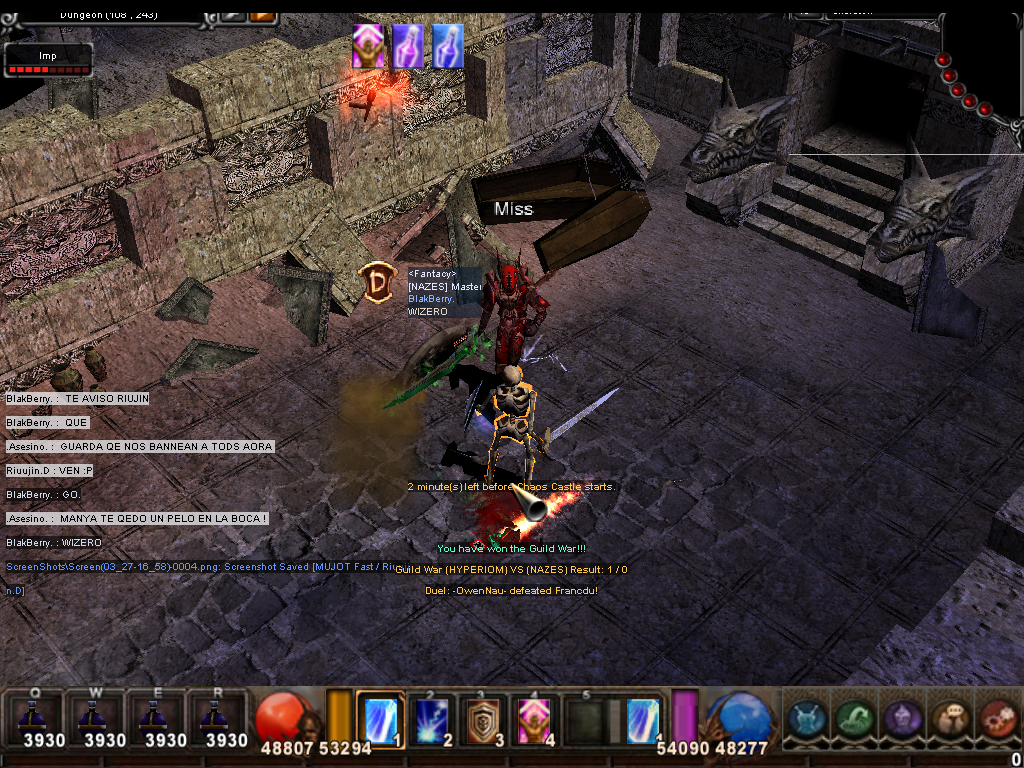Viewport: 1024px width, 768px height.
Task: Click the blue skill icon right of slot 5
Action: click(642, 719)
